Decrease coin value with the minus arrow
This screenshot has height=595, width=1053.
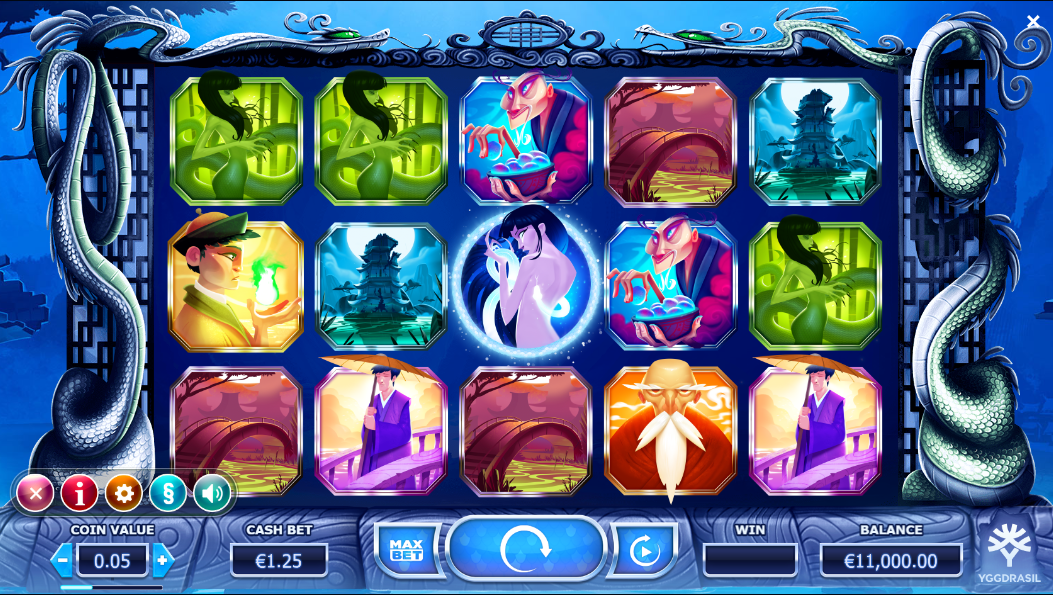pyautogui.click(x=63, y=560)
